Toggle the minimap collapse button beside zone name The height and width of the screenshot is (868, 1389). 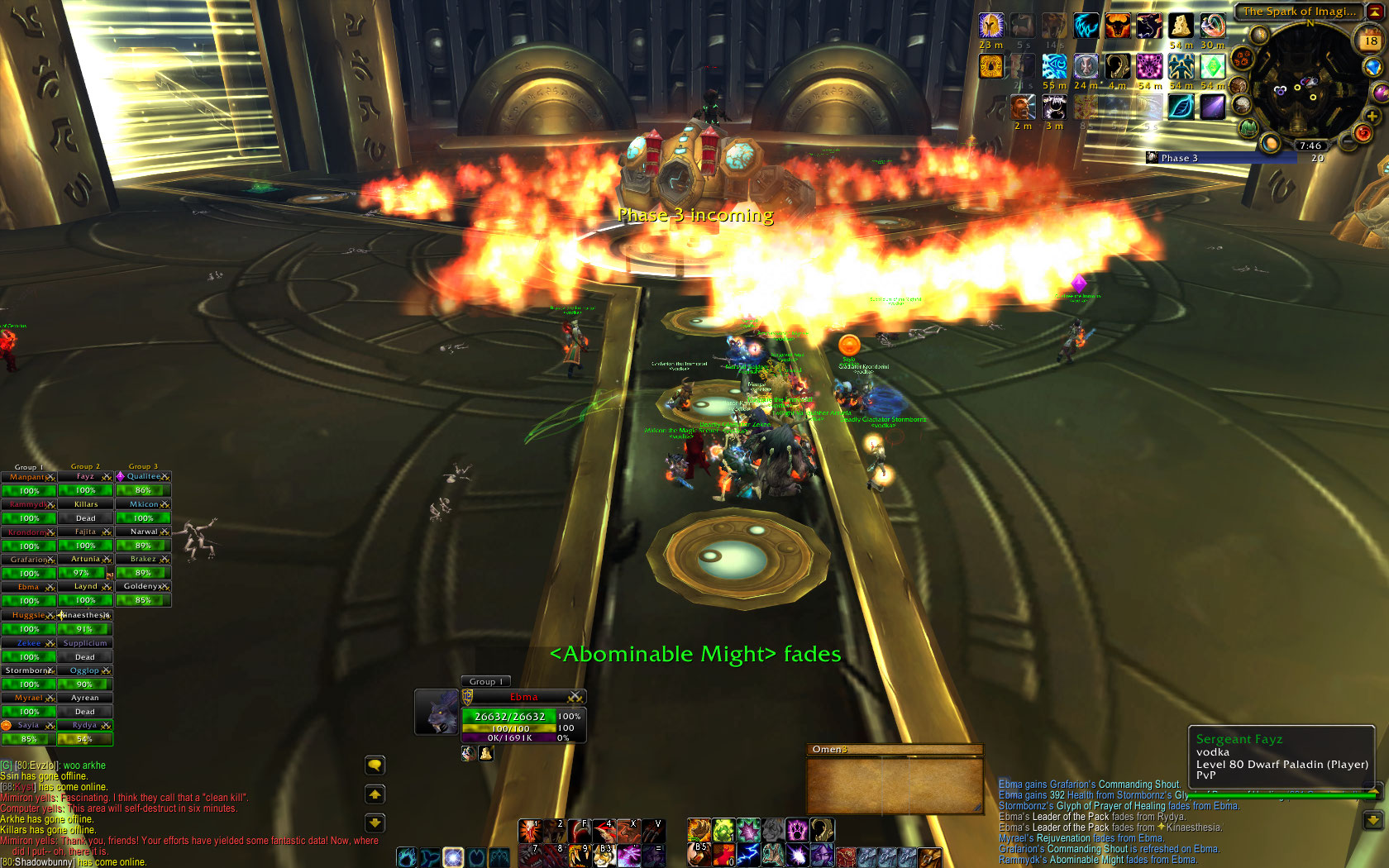point(1374,12)
